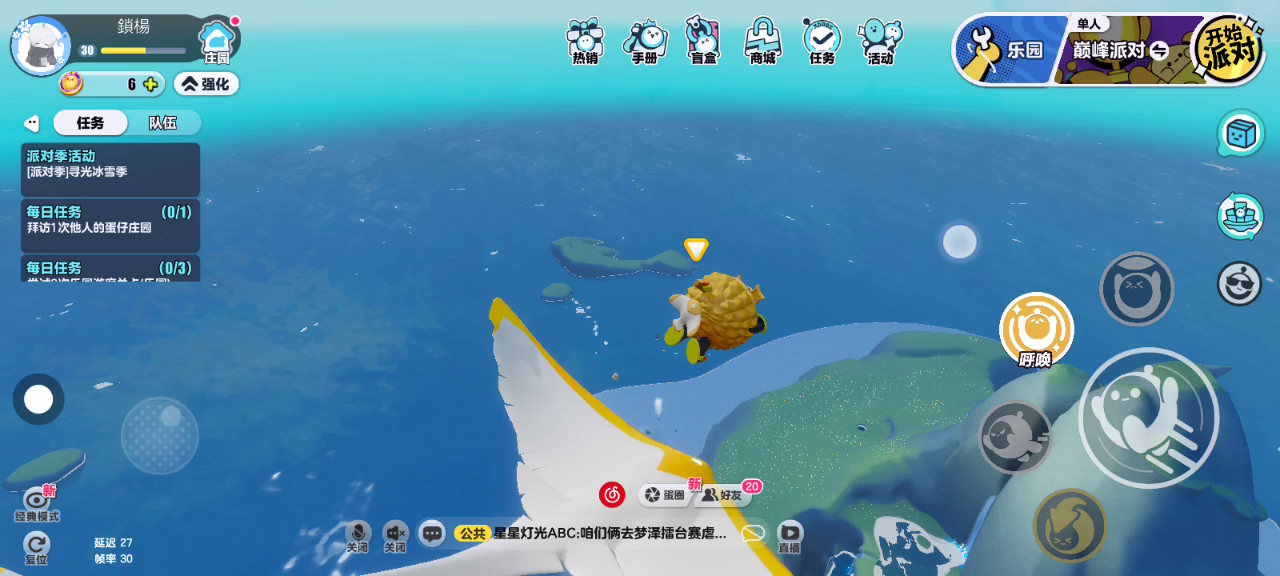The height and width of the screenshot is (576, 1280).
Task: Open the 乐园 park mode selector
Action: coord(1003,50)
